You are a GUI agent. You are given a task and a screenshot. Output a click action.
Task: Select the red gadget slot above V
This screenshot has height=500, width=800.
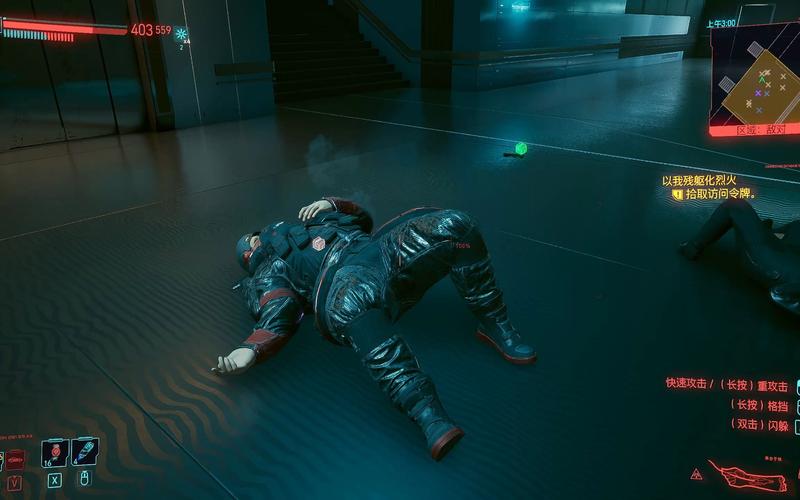click(15, 459)
